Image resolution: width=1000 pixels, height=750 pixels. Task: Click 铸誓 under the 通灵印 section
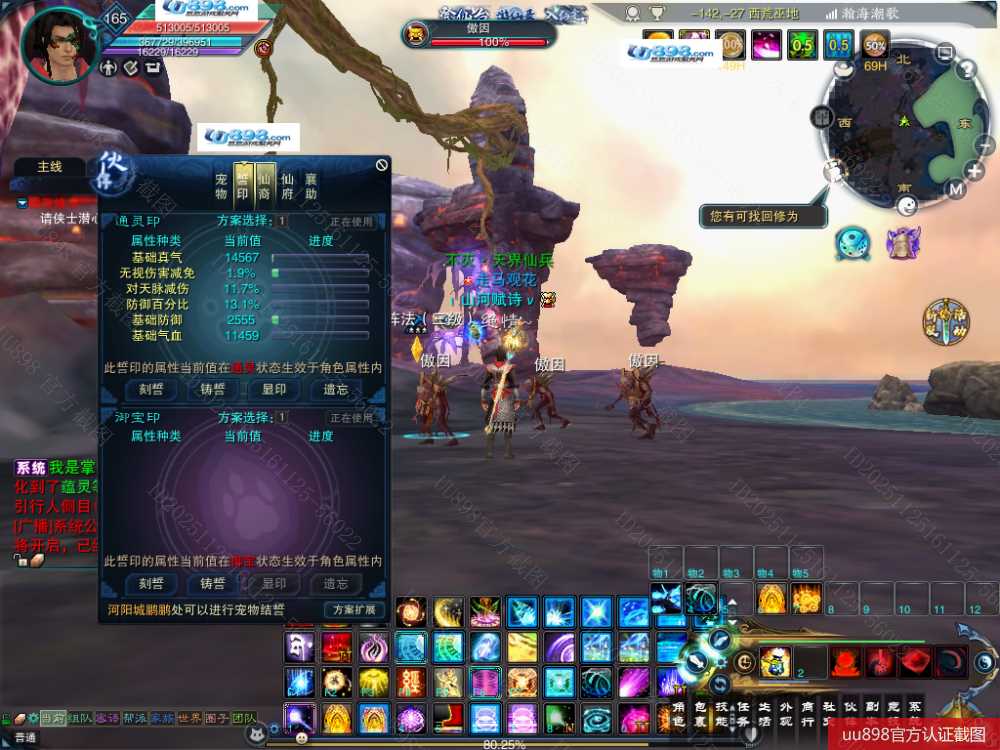[213, 390]
